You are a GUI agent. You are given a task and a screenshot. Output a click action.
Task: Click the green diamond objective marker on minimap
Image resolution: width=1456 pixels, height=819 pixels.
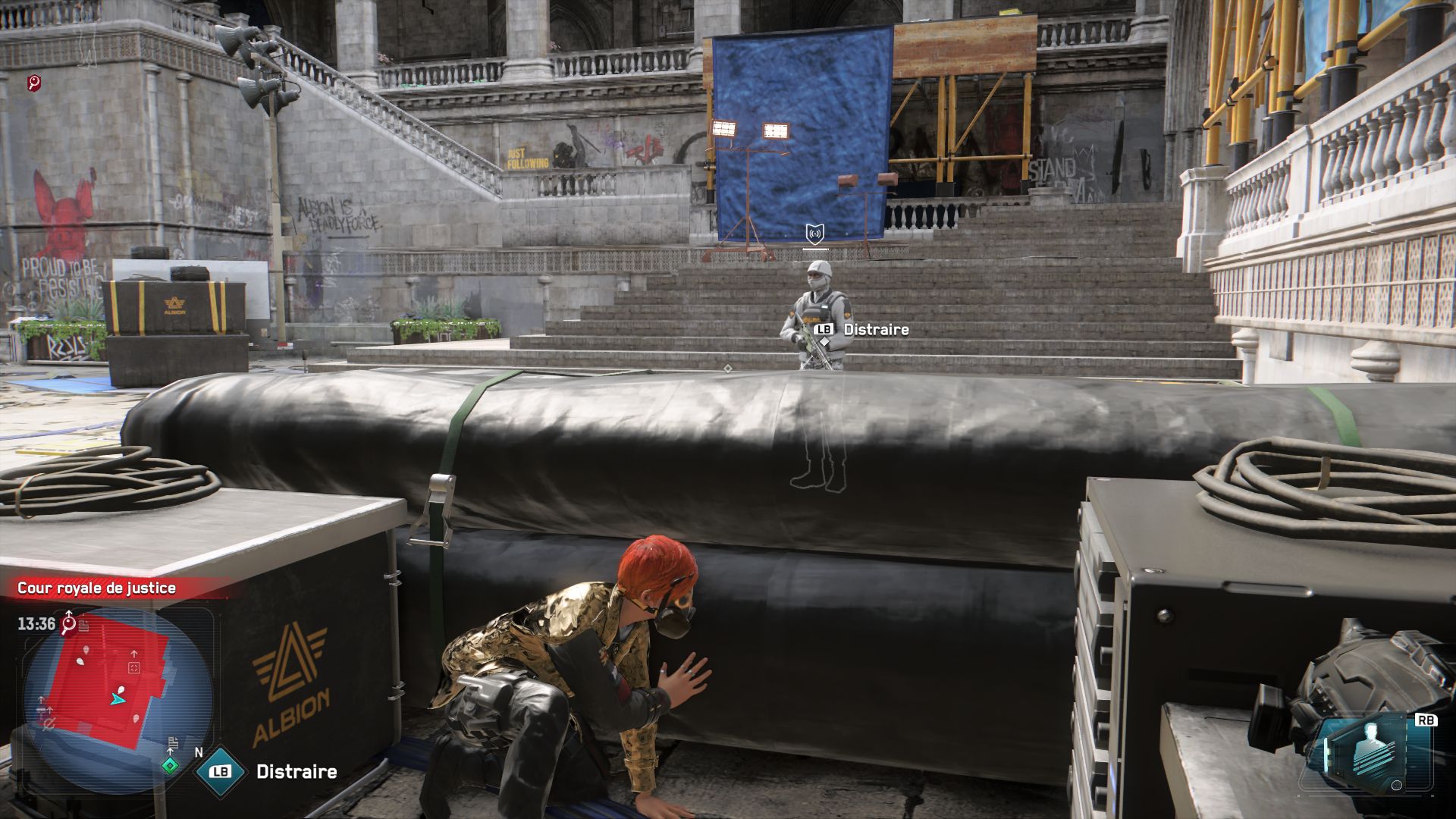pyautogui.click(x=171, y=767)
